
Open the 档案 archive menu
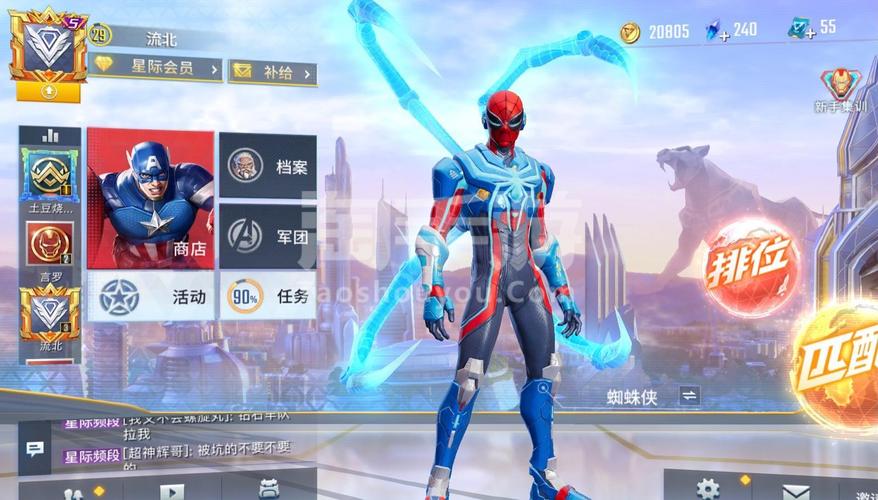[268, 165]
